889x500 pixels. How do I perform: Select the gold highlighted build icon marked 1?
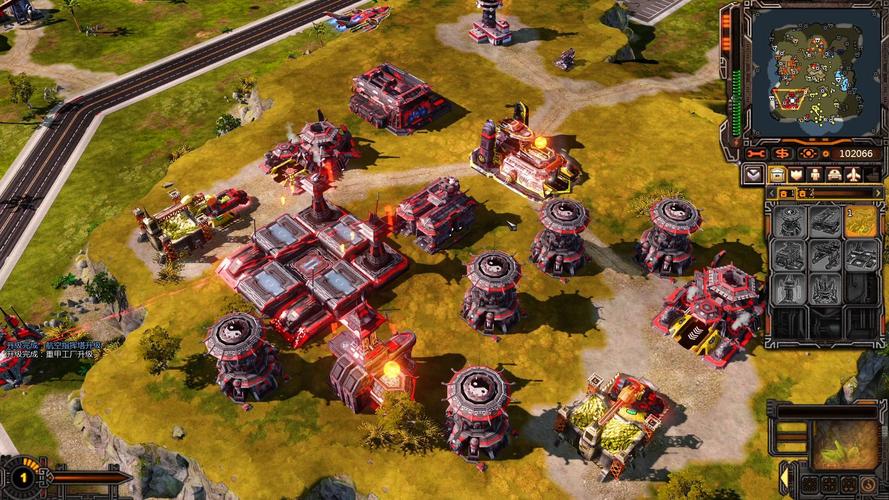pyautogui.click(x=860, y=221)
